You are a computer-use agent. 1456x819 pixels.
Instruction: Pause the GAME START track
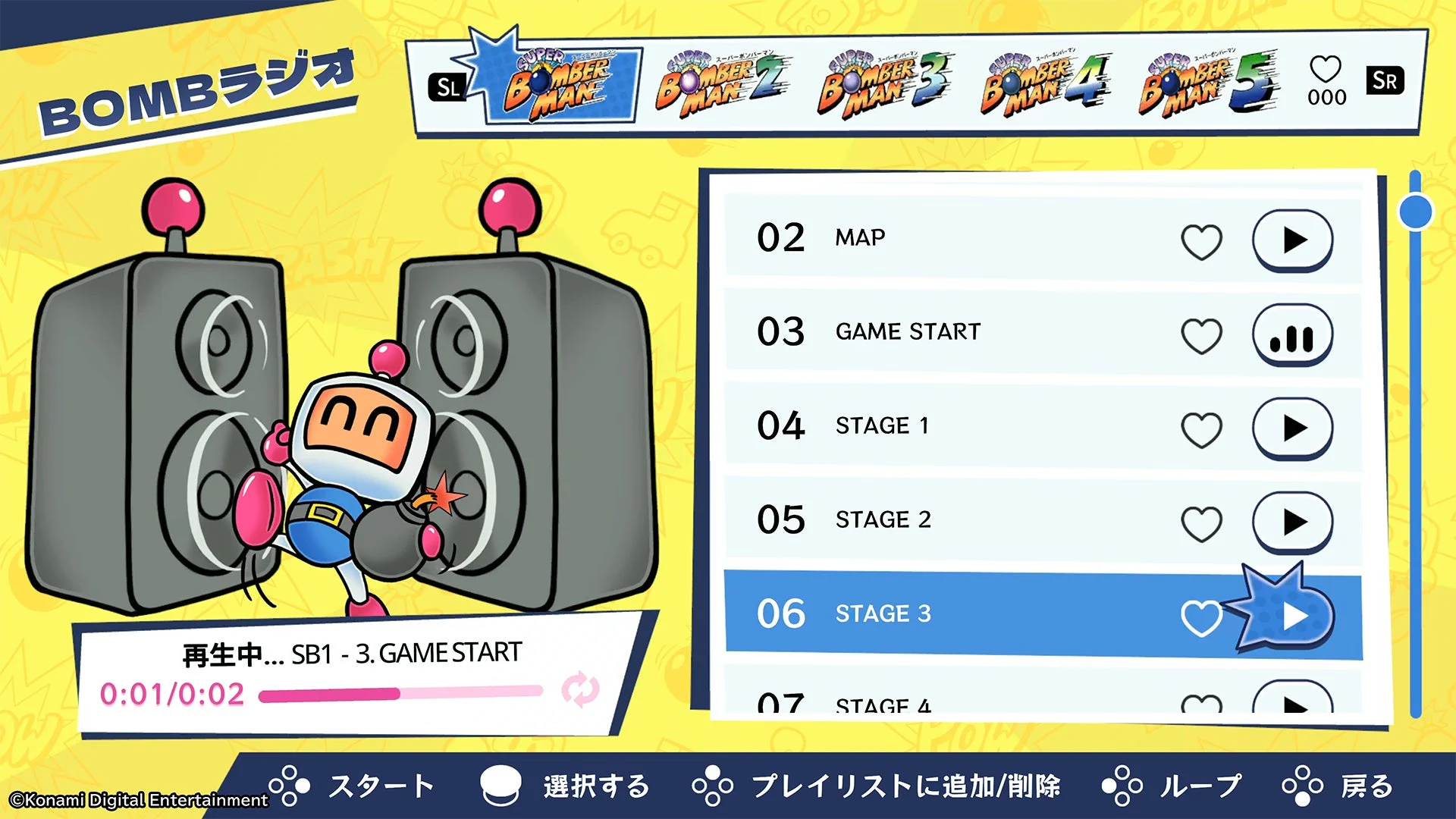click(1293, 334)
